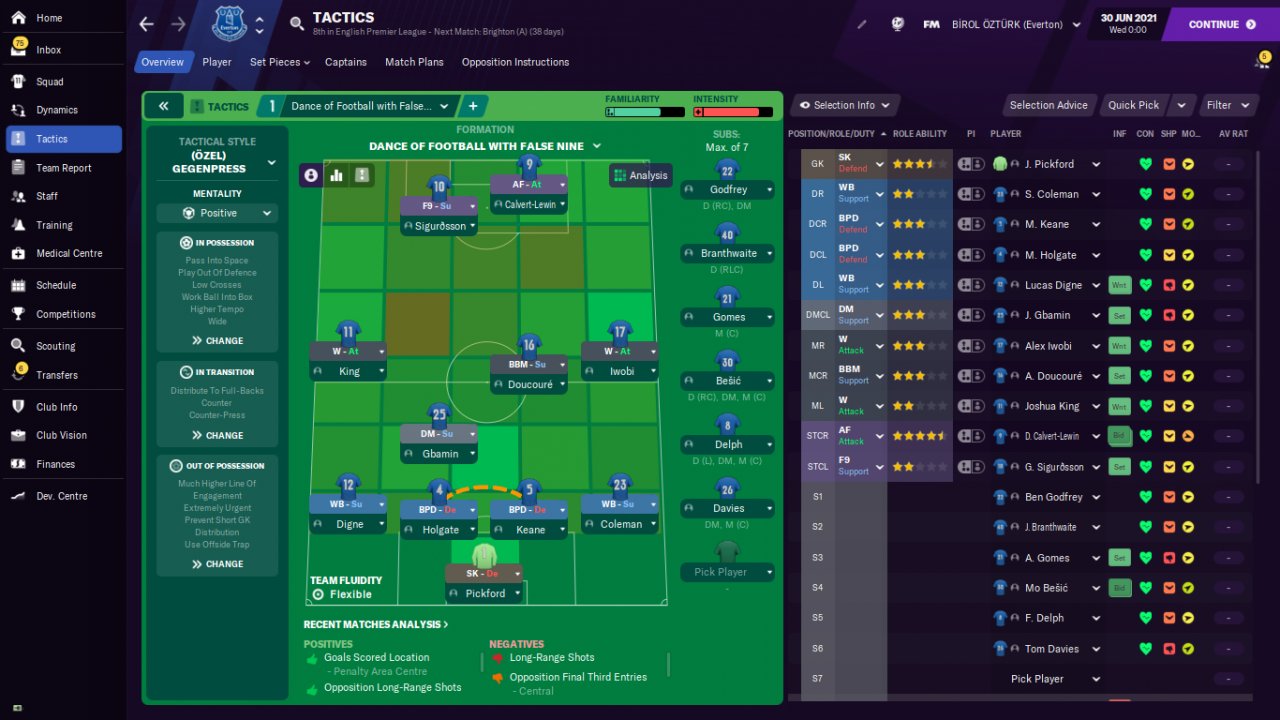This screenshot has width=1280, height=720.
Task: Open the Filter dropdown
Action: coord(1228,105)
